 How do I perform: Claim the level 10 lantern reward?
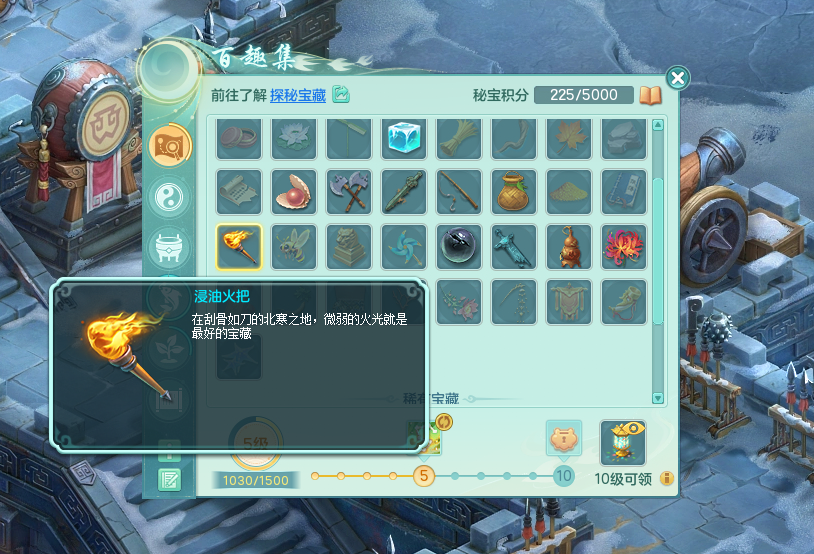pos(622,442)
